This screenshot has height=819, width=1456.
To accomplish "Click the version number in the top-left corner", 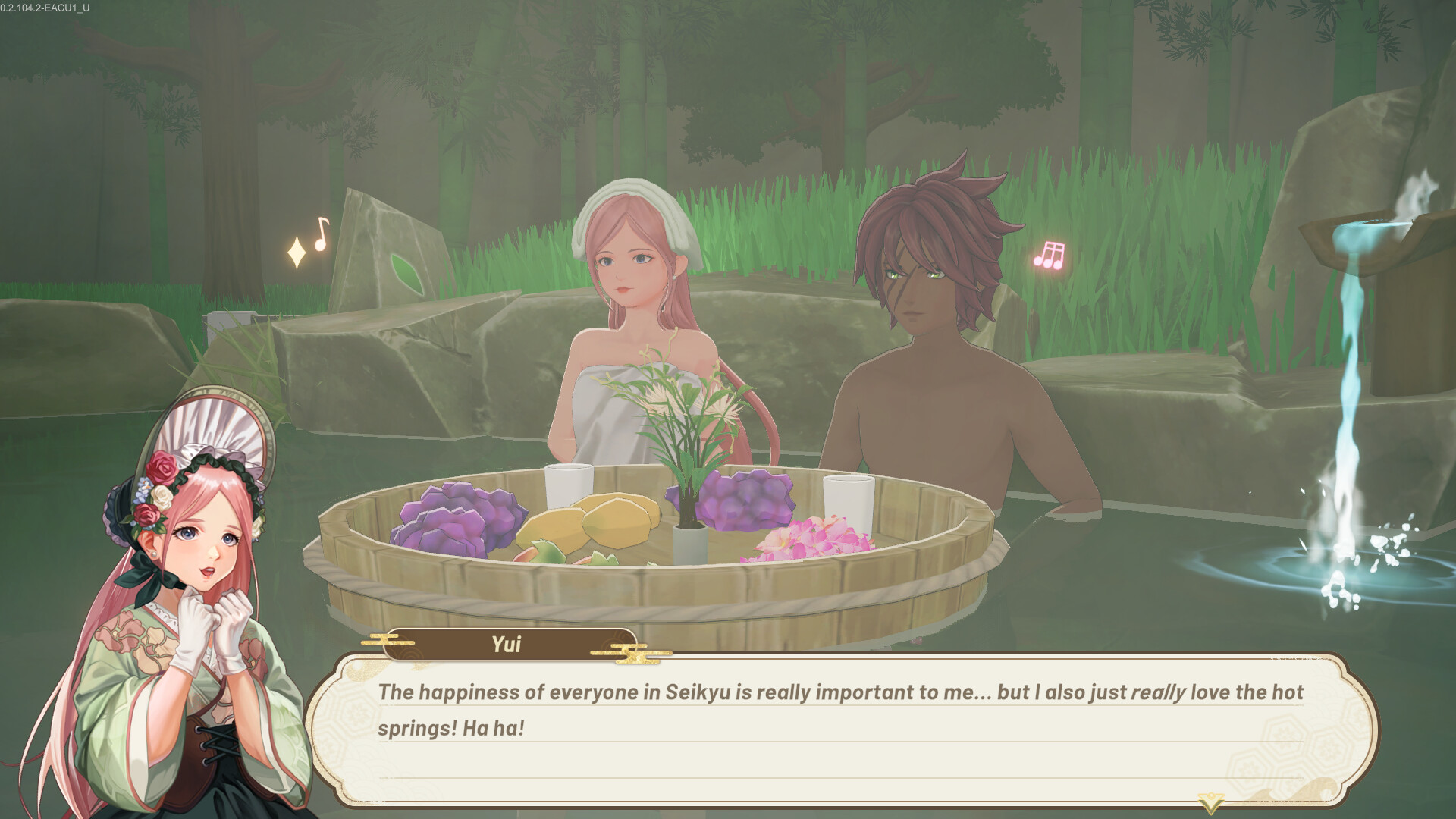I will [45, 8].
